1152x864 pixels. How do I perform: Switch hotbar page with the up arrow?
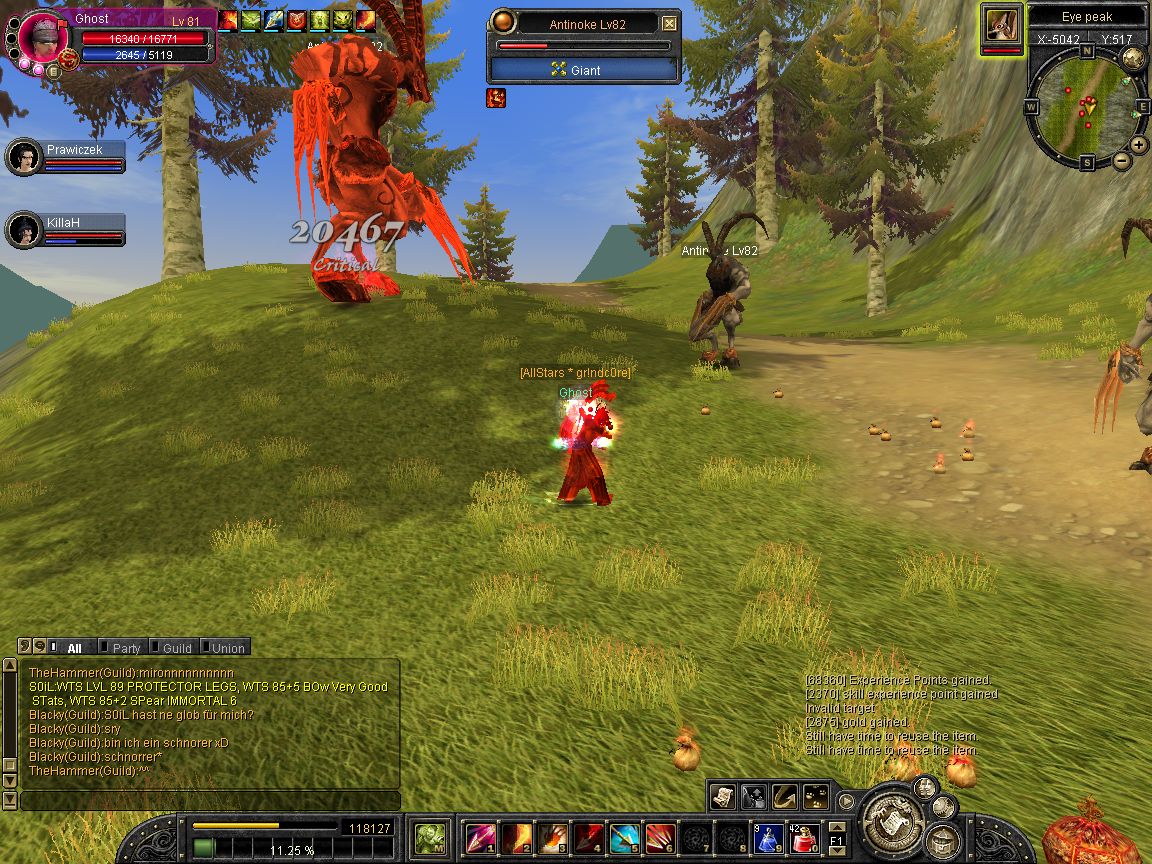[x=837, y=827]
